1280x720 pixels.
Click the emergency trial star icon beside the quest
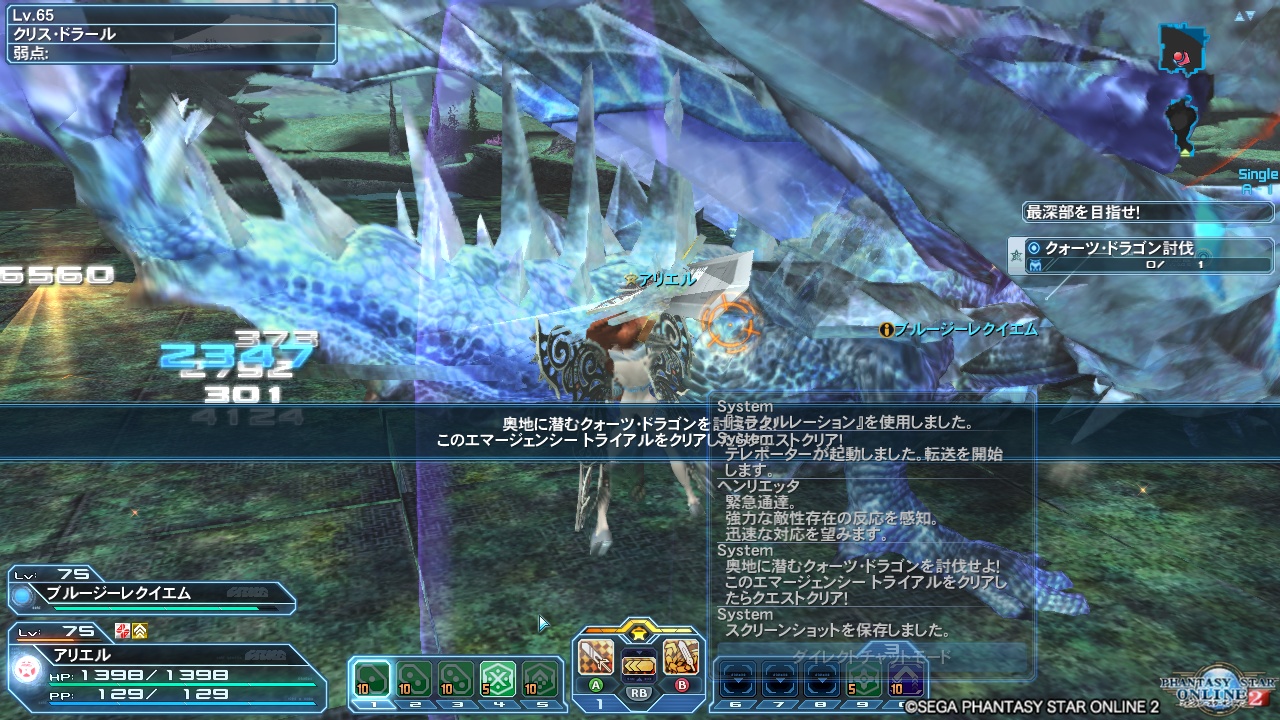point(1016,254)
